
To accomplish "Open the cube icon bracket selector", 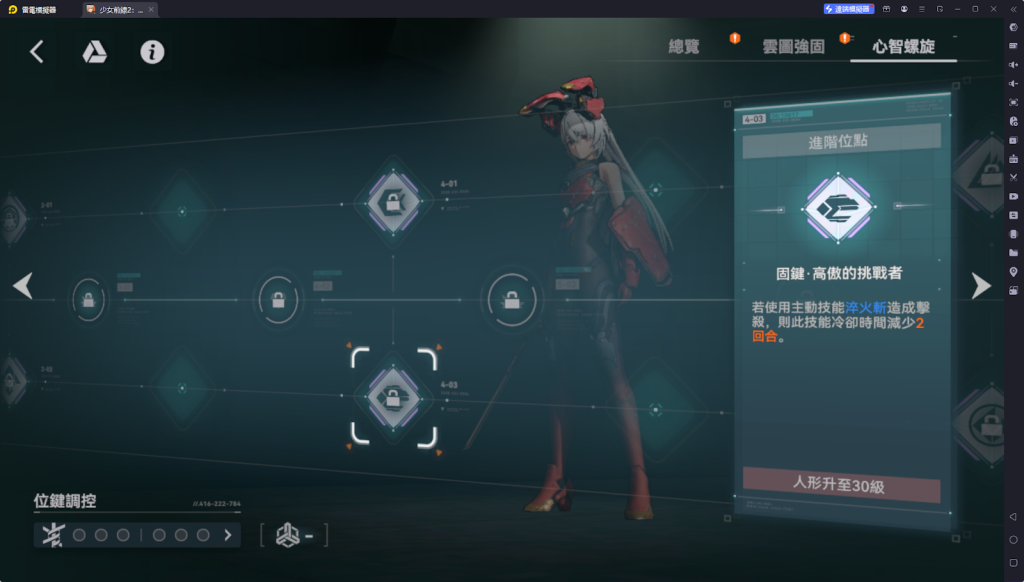I will point(294,535).
